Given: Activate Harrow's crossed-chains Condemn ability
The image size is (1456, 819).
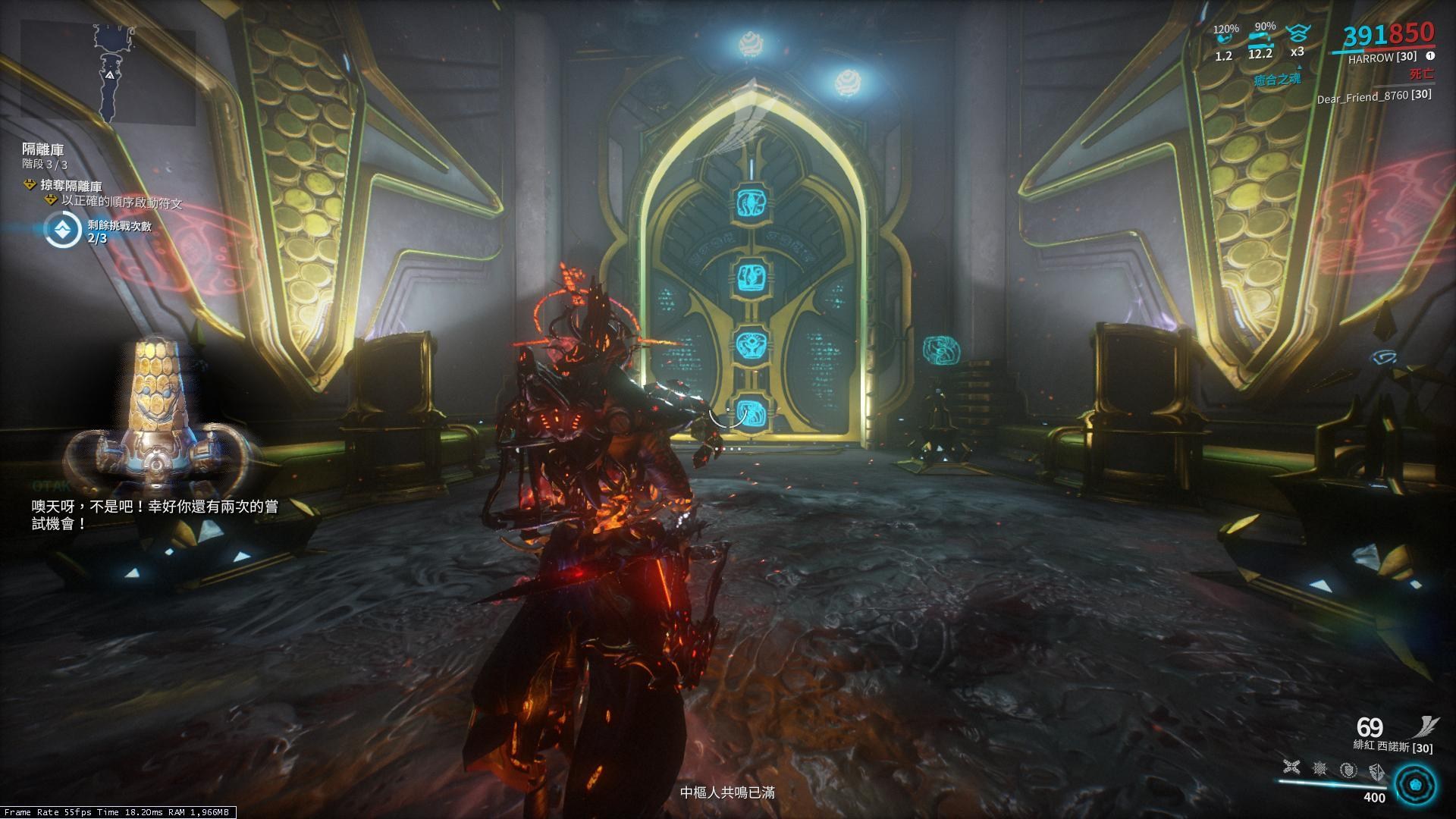Looking at the screenshot, I should (1291, 768).
